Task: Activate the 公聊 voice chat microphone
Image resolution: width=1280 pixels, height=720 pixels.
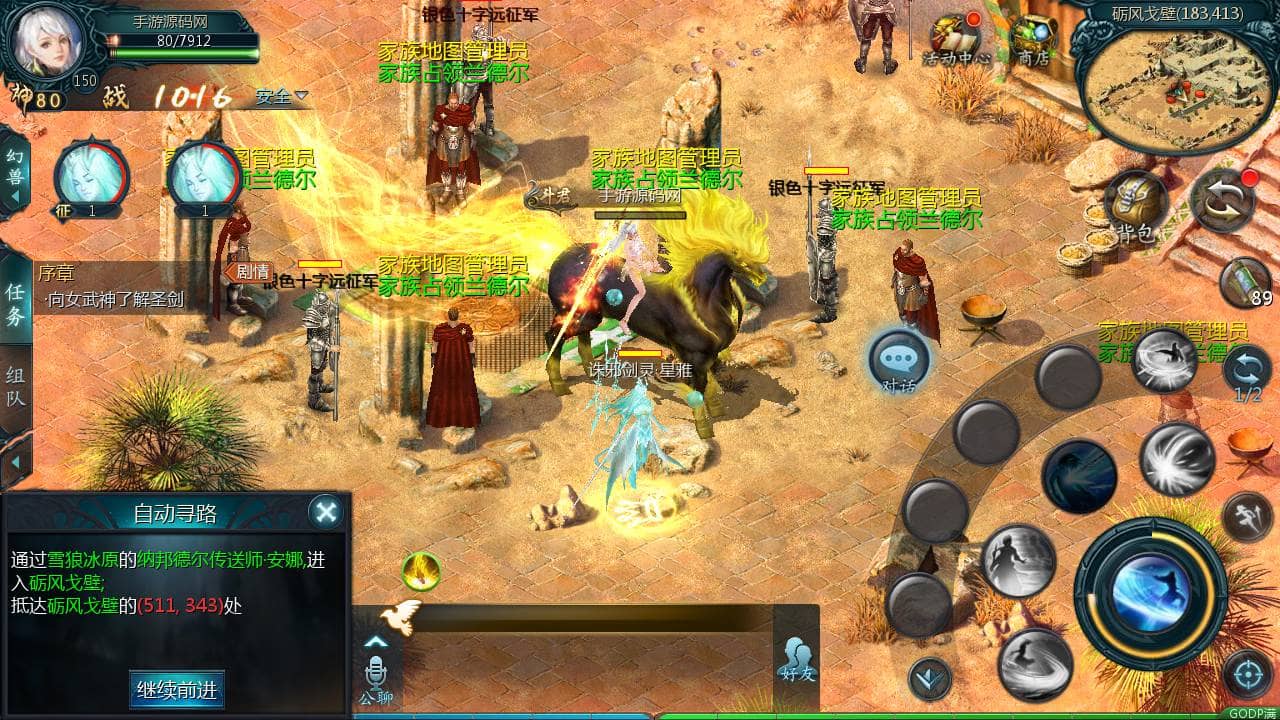Action: coord(376,670)
